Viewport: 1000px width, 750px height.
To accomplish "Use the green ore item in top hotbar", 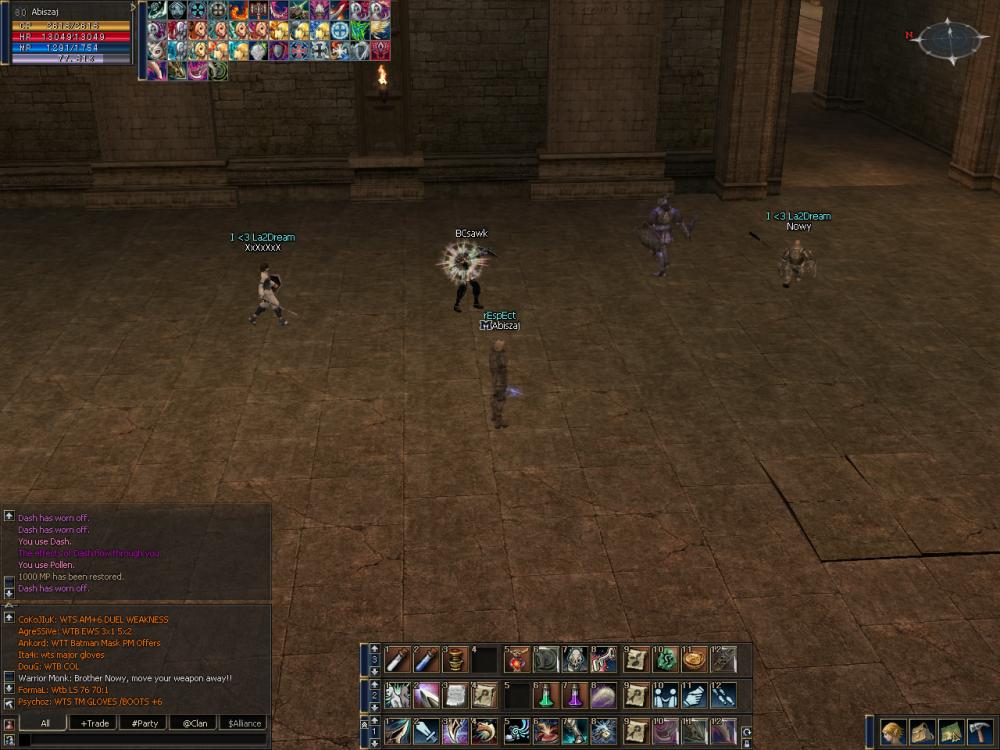I will coord(665,659).
